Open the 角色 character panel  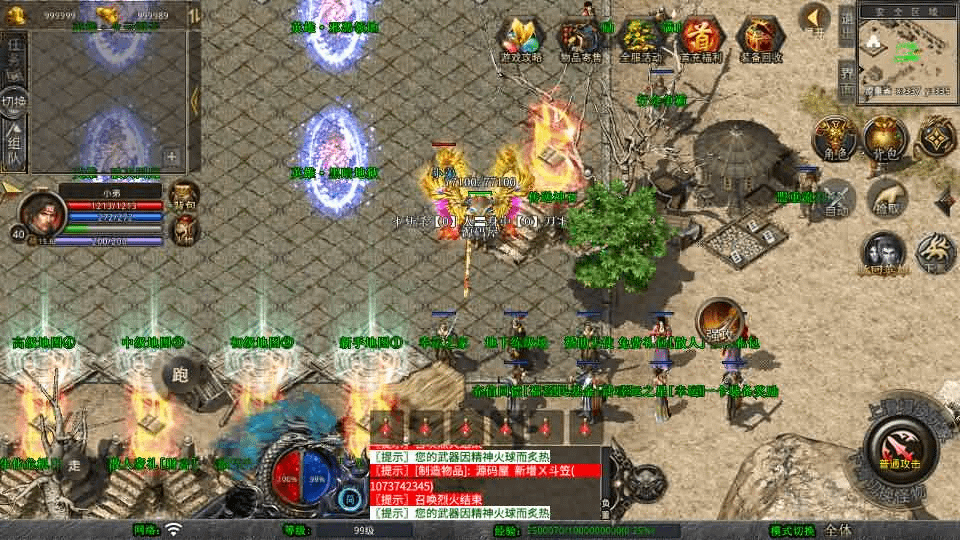[833, 138]
